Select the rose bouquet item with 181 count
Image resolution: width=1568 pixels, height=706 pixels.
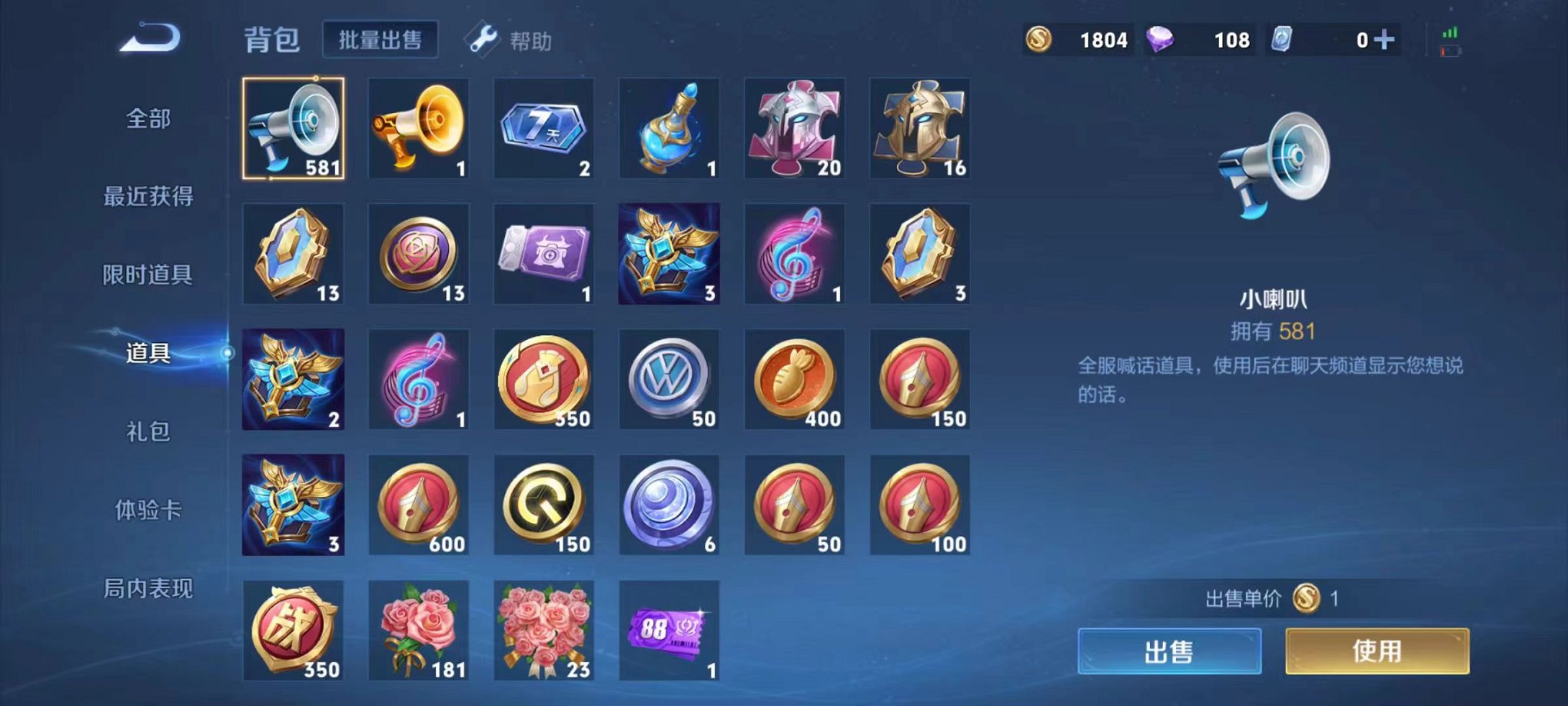pos(419,631)
